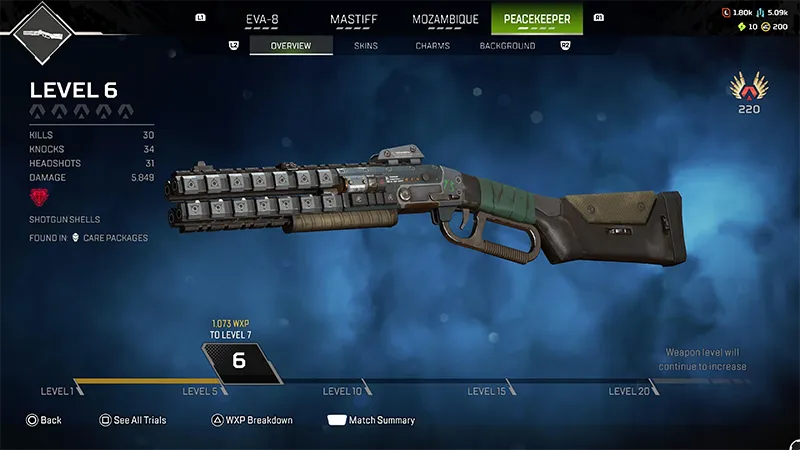Viewport: 800px width, 450px height.
Task: Open the Skins sub-tab
Action: 366,46
